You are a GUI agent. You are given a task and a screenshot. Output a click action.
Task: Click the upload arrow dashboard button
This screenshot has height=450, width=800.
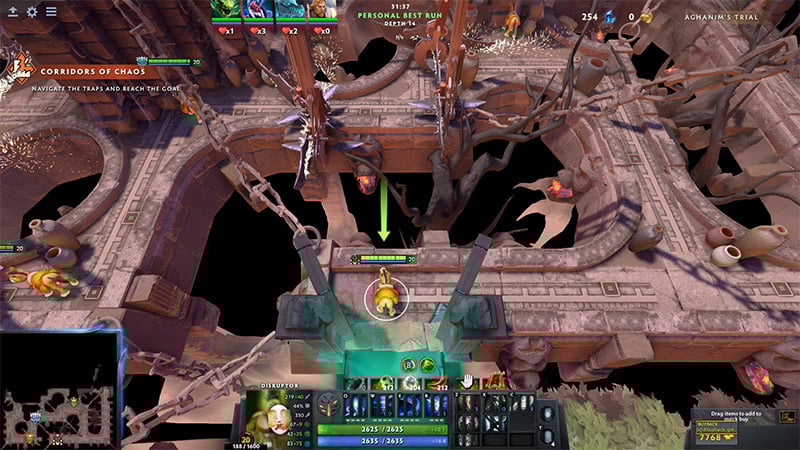[x=12, y=12]
